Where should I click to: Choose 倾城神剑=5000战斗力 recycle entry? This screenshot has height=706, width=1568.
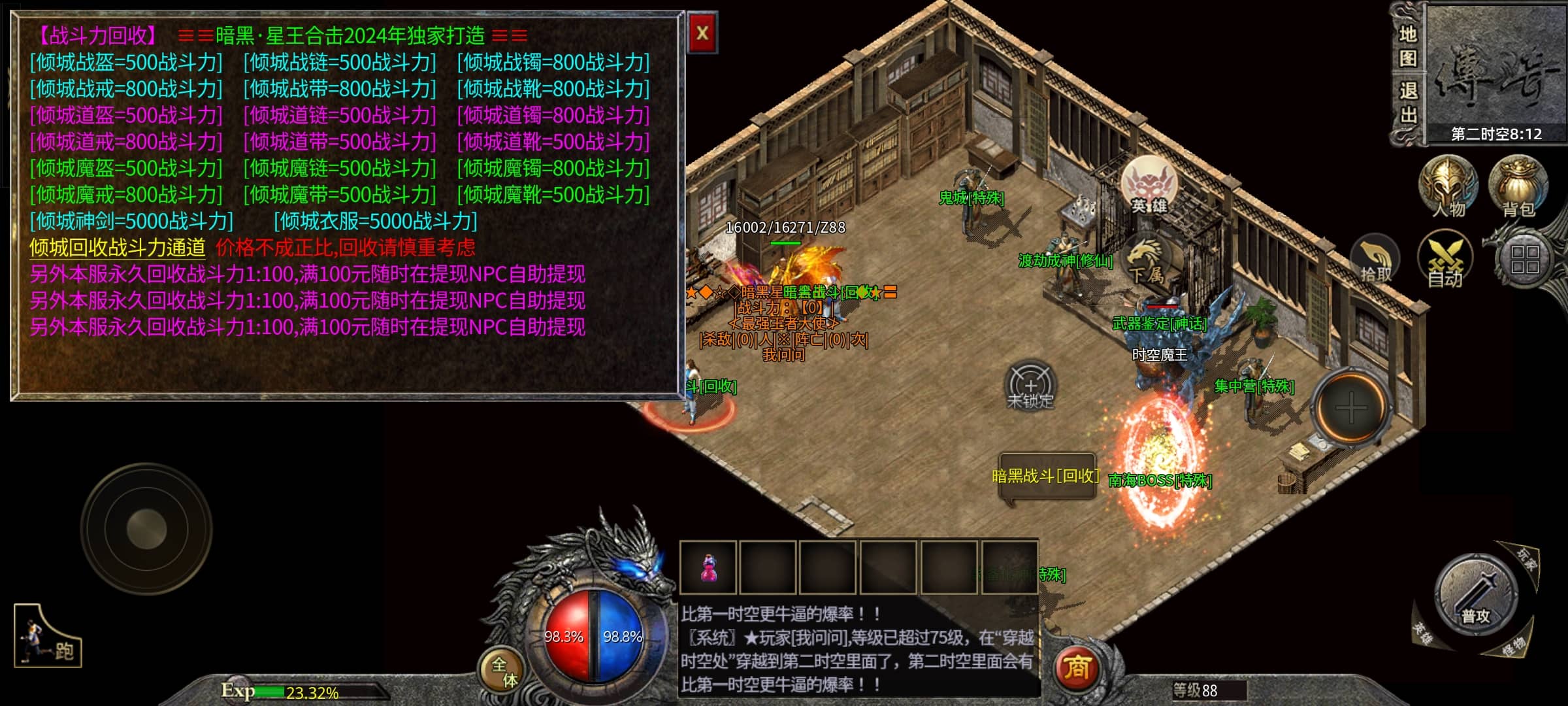131,222
